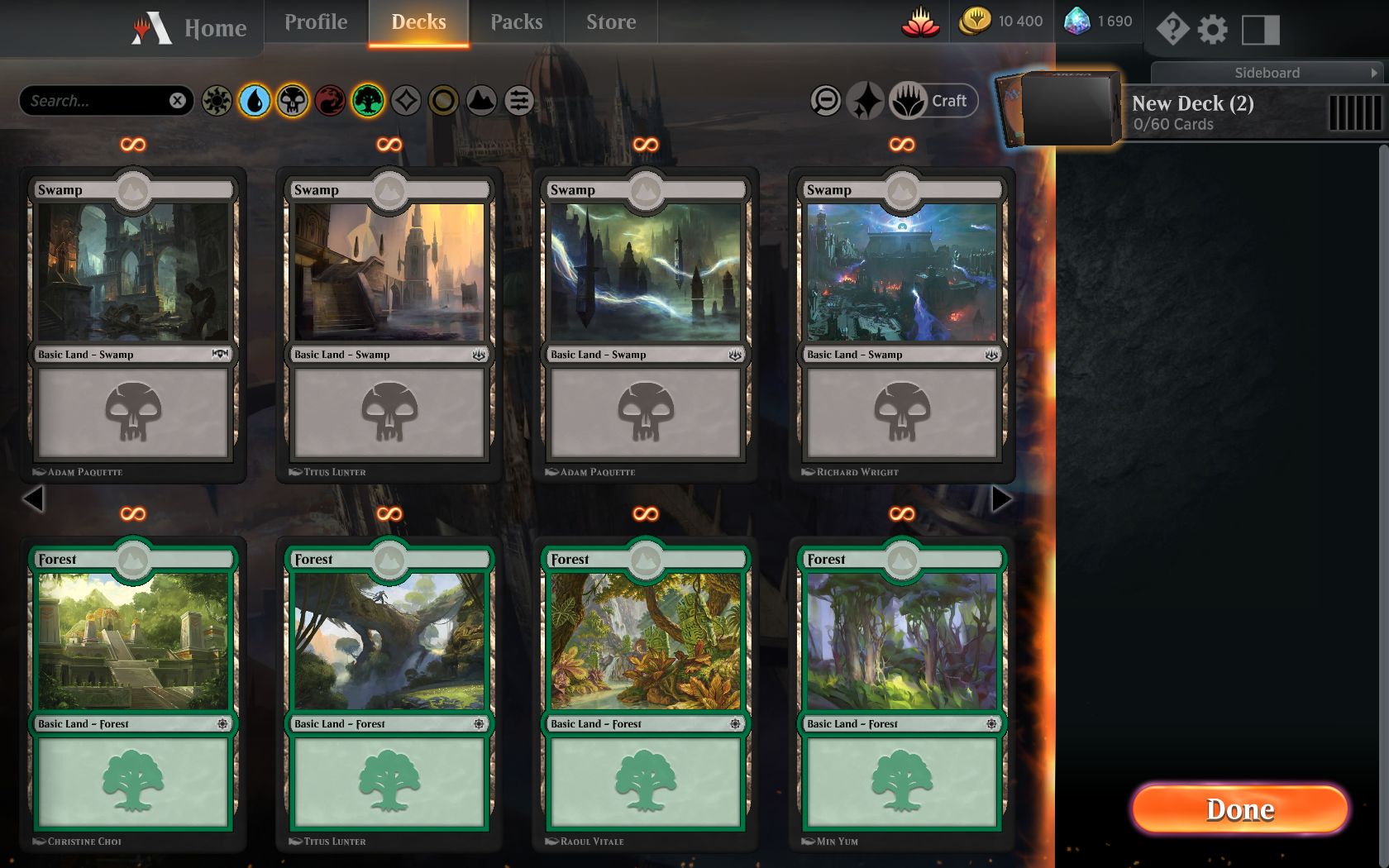Open the Store tab
This screenshot has width=1389, height=868.
coord(611,22)
